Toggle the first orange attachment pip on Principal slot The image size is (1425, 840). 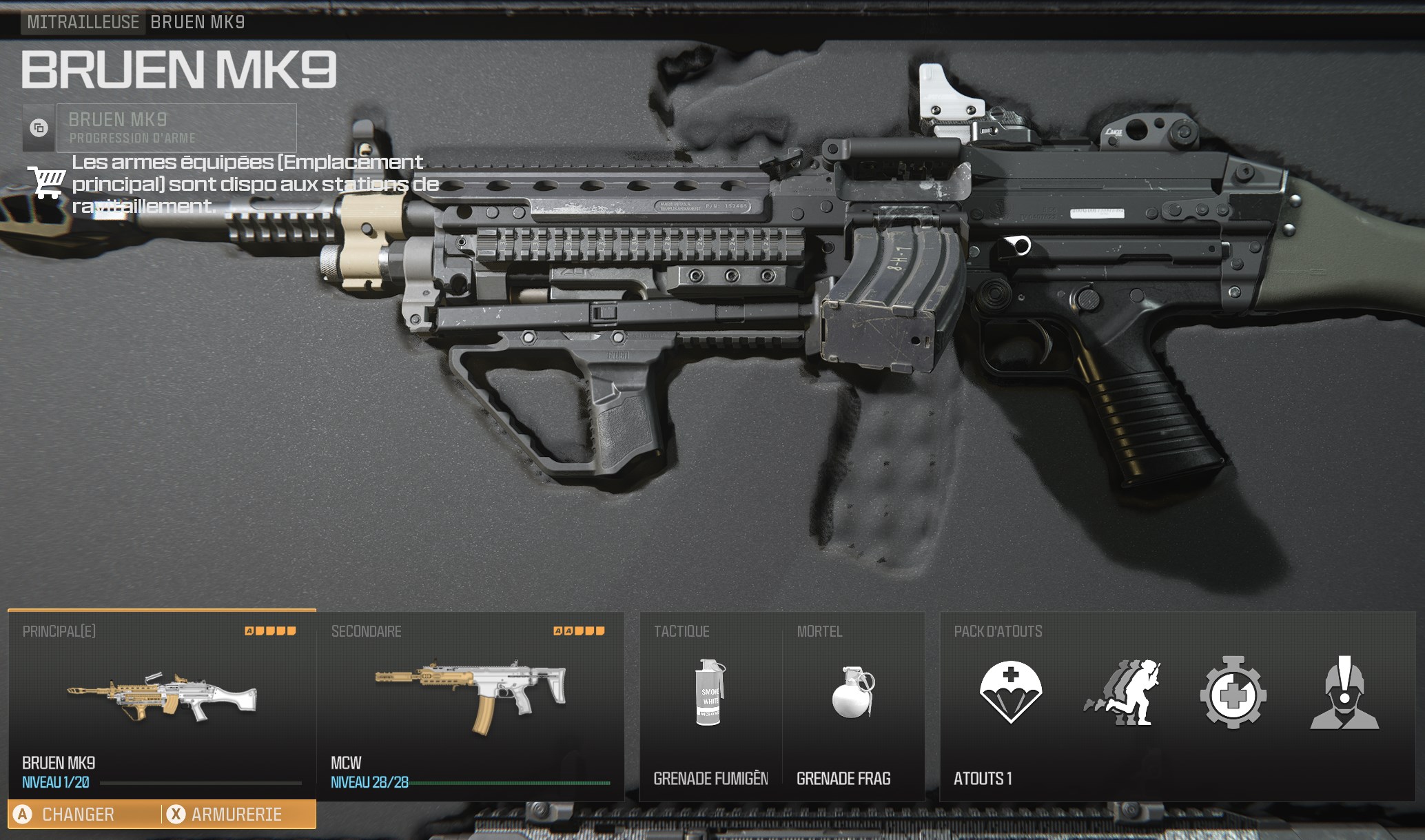[x=248, y=630]
